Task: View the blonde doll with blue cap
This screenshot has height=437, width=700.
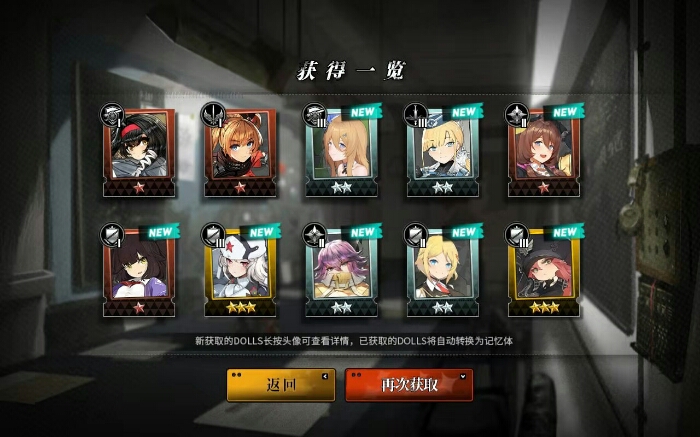Action: (443, 152)
